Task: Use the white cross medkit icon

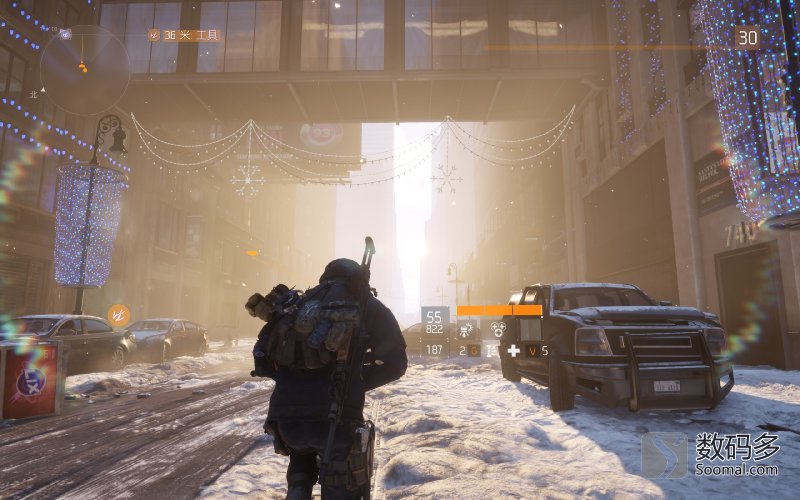Action: [x=513, y=350]
